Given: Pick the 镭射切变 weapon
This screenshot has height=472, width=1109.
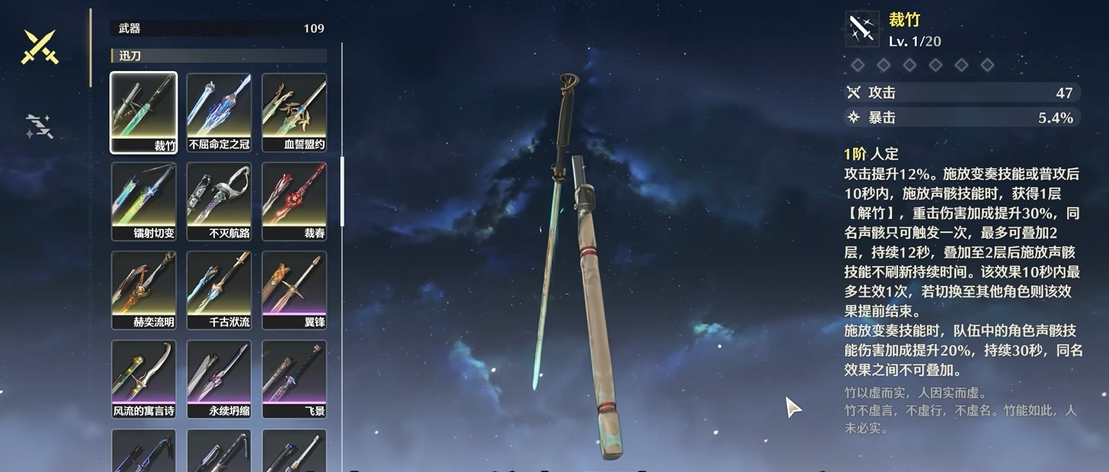Looking at the screenshot, I should coord(144,201).
